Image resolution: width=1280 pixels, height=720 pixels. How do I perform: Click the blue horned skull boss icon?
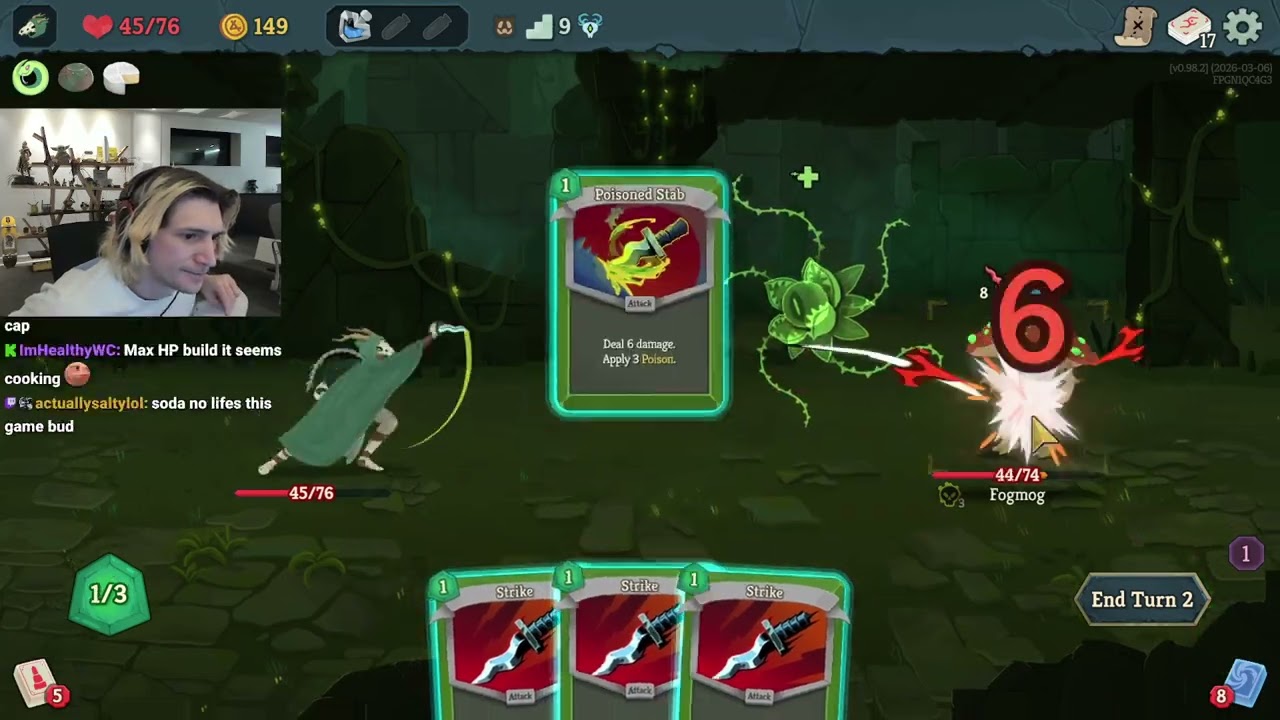[x=591, y=27]
